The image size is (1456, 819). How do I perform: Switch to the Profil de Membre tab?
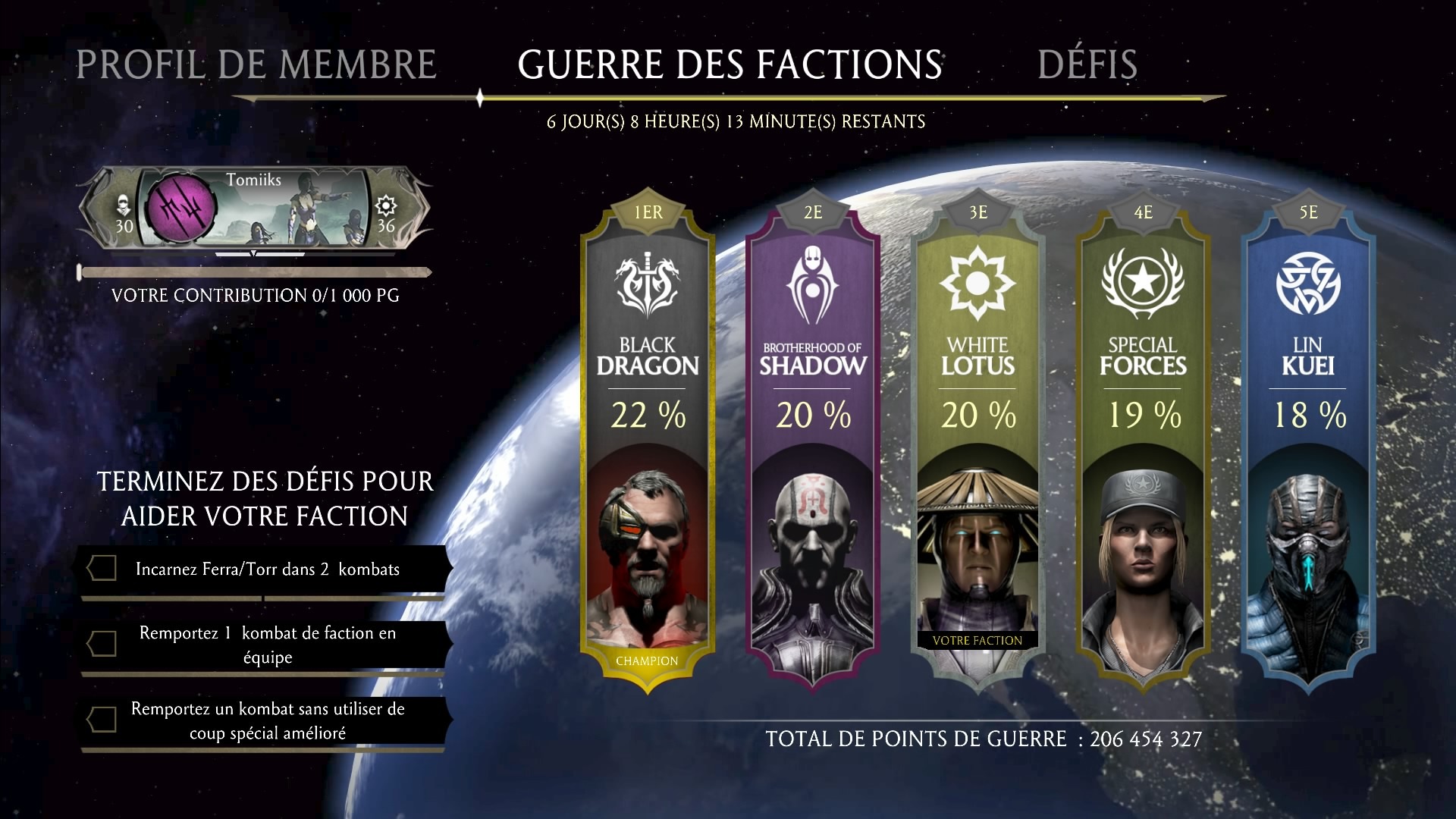coord(256,64)
